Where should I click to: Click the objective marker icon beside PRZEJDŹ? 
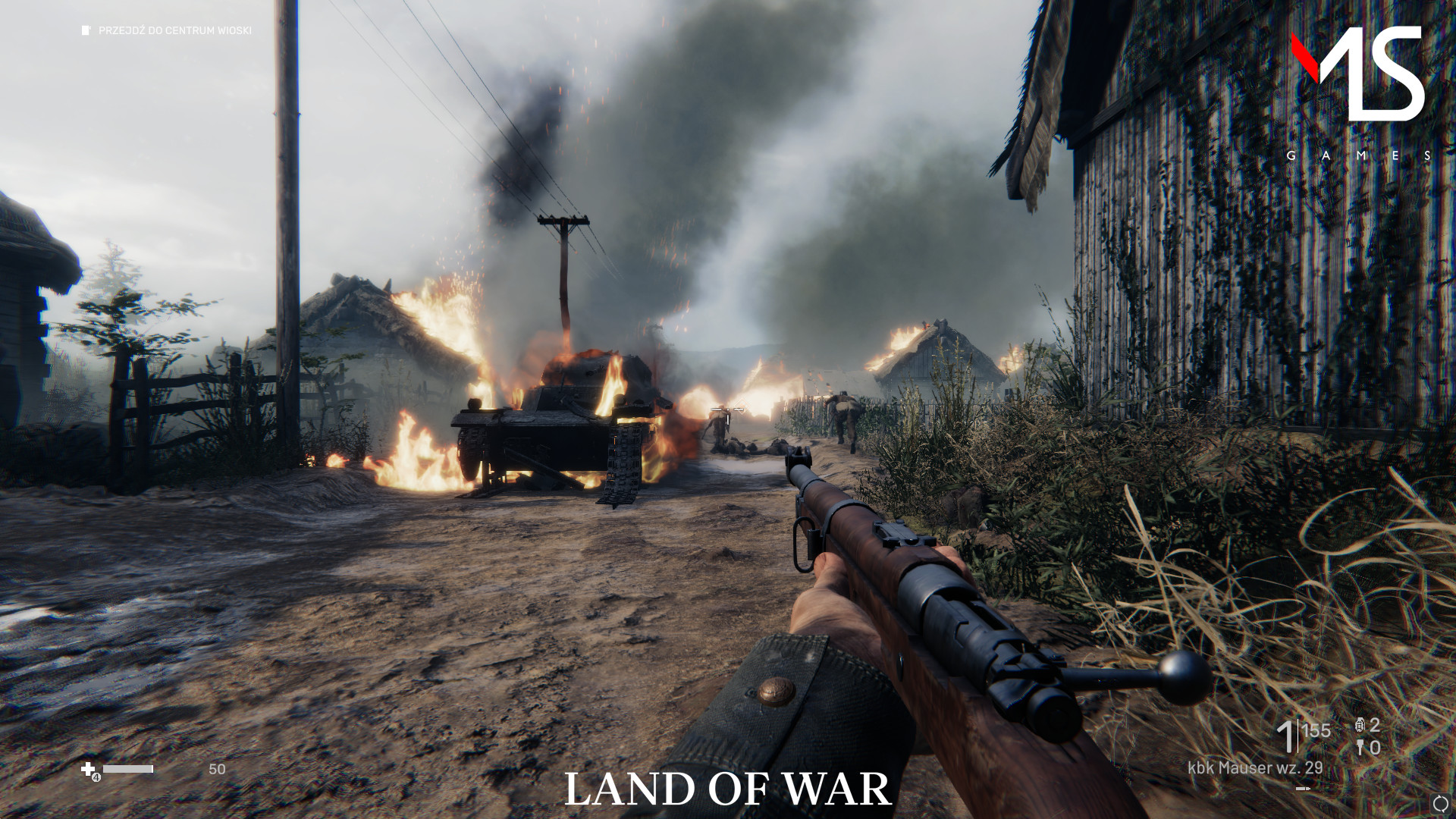click(83, 31)
